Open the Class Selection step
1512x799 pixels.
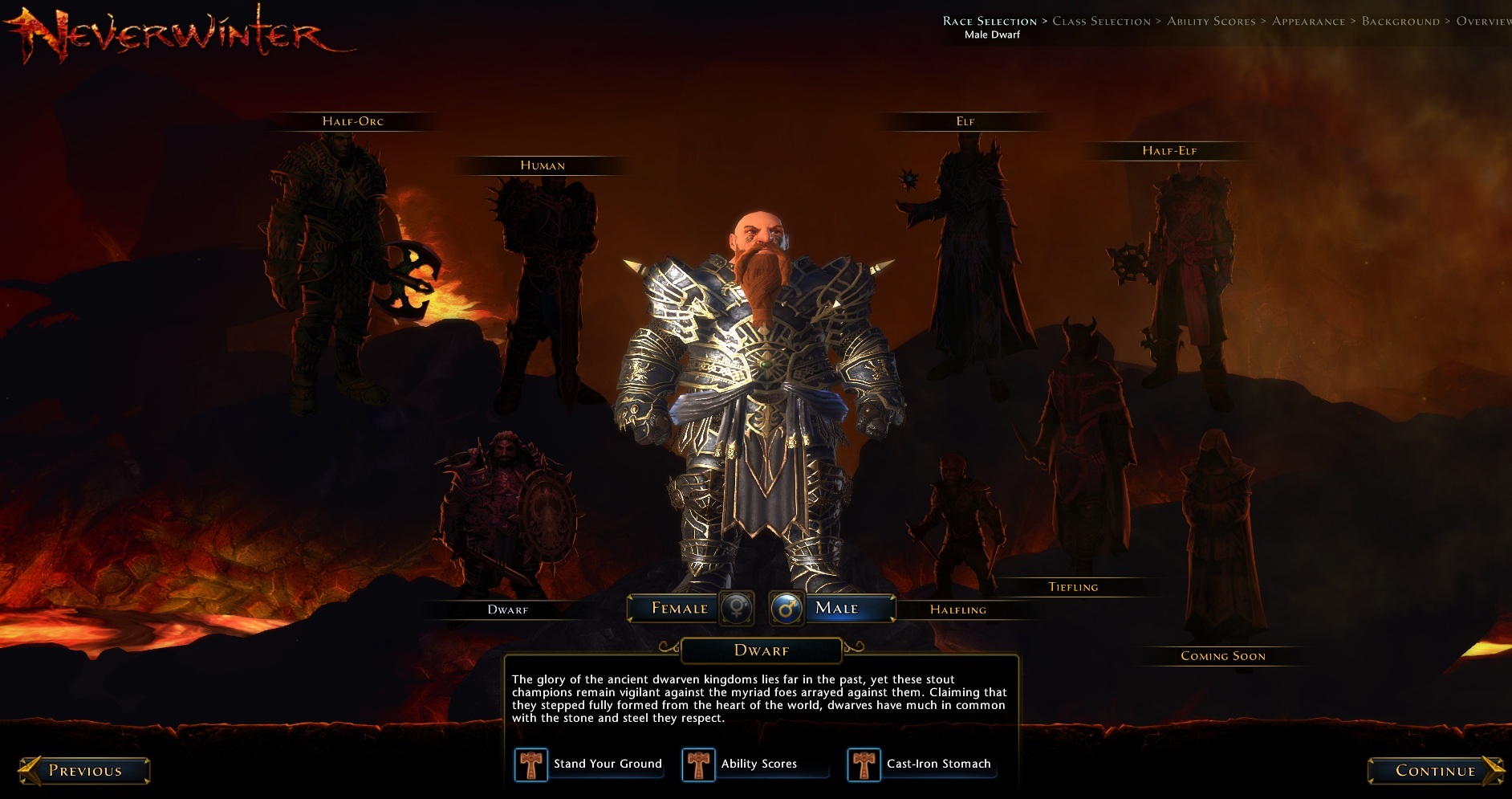(x=1102, y=21)
